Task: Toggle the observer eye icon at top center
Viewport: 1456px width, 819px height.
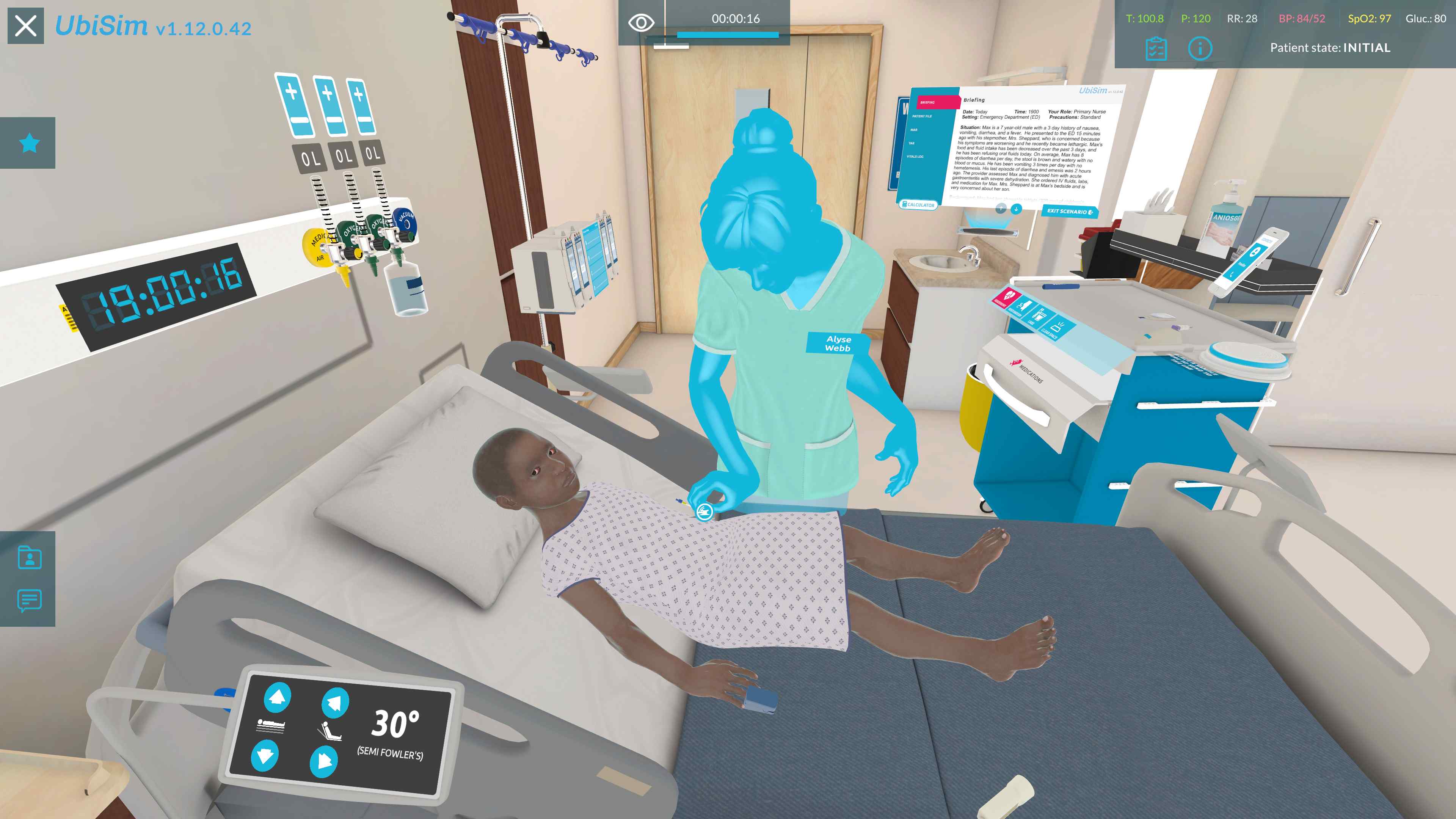Action: point(642,23)
